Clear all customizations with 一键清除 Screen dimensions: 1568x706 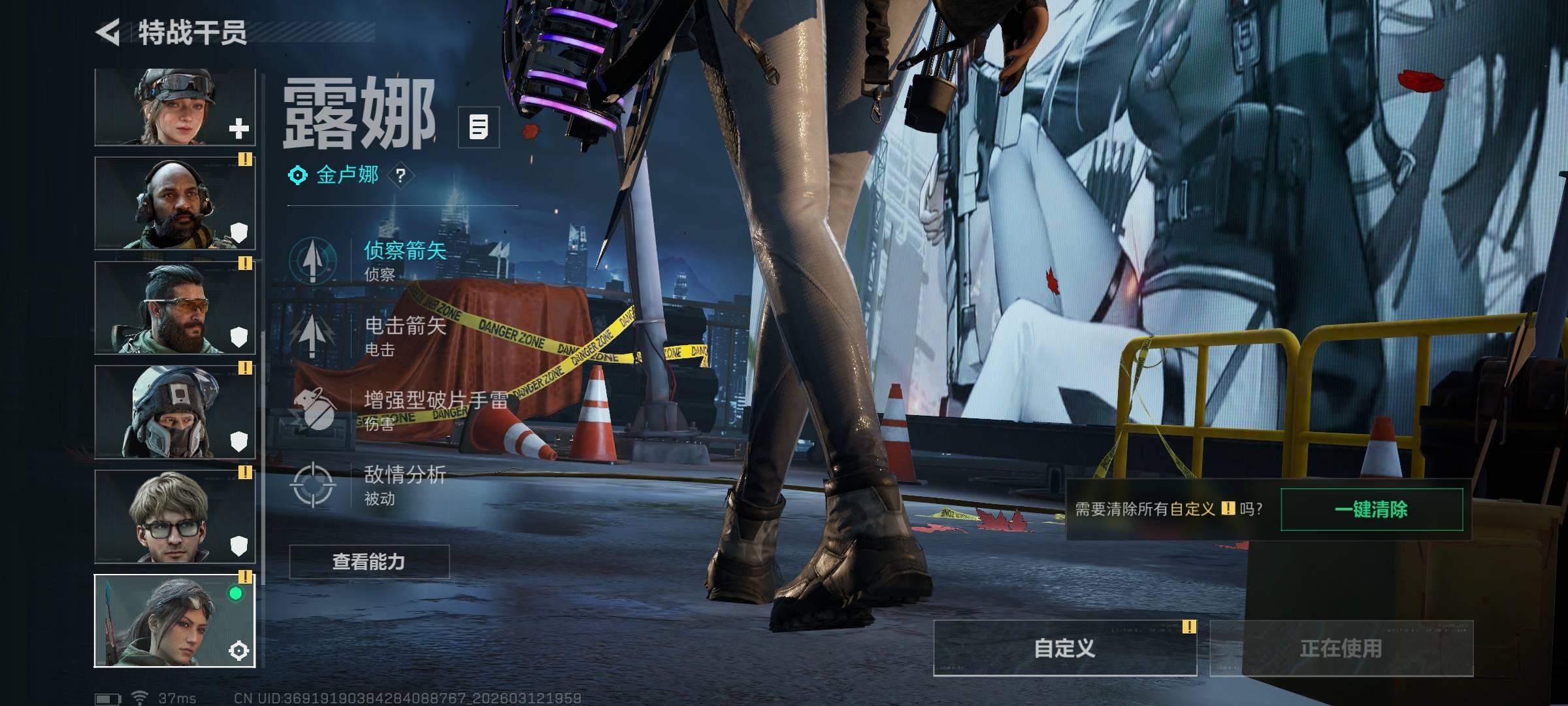click(1371, 509)
